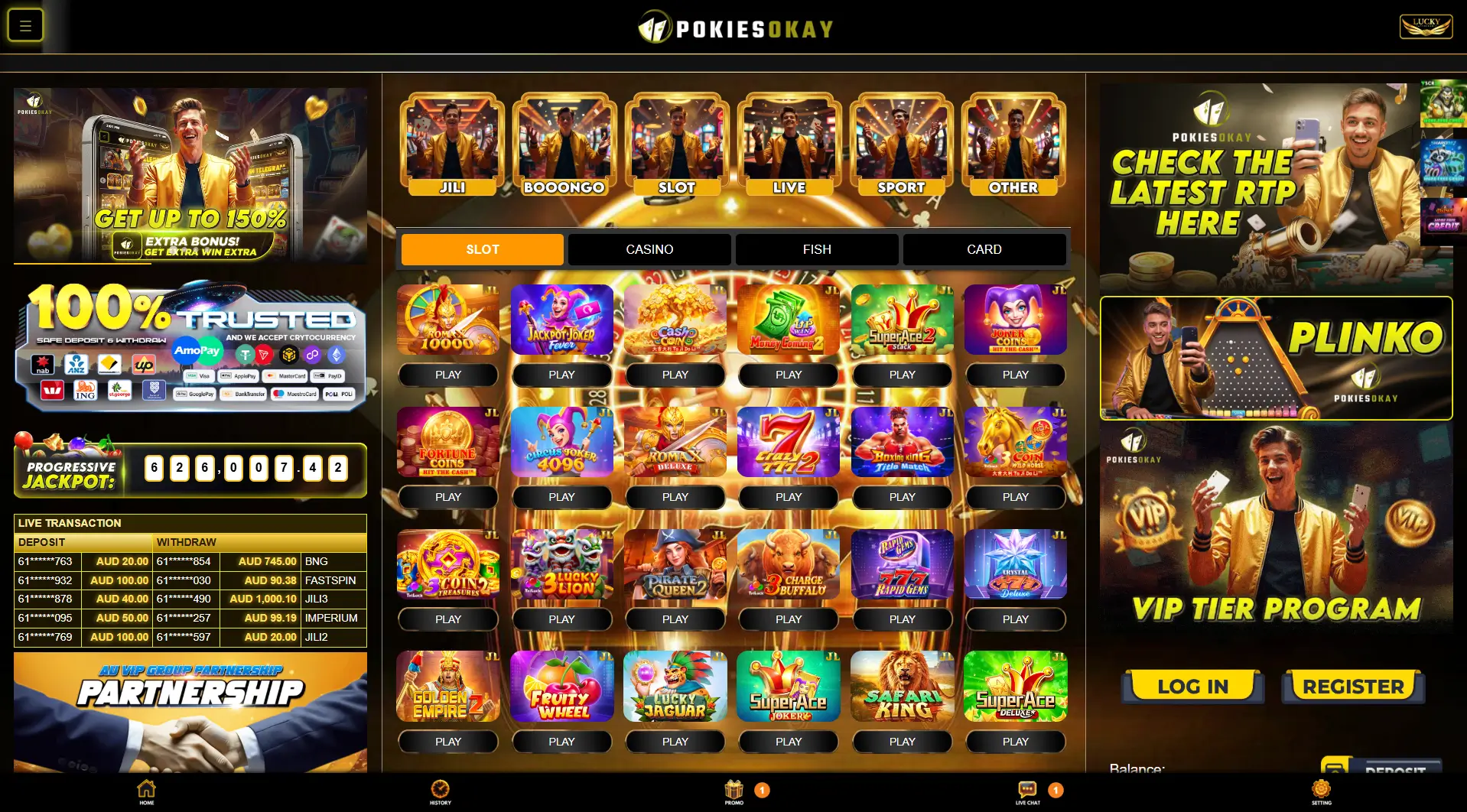Click the REGISTER button

pos(1352,686)
